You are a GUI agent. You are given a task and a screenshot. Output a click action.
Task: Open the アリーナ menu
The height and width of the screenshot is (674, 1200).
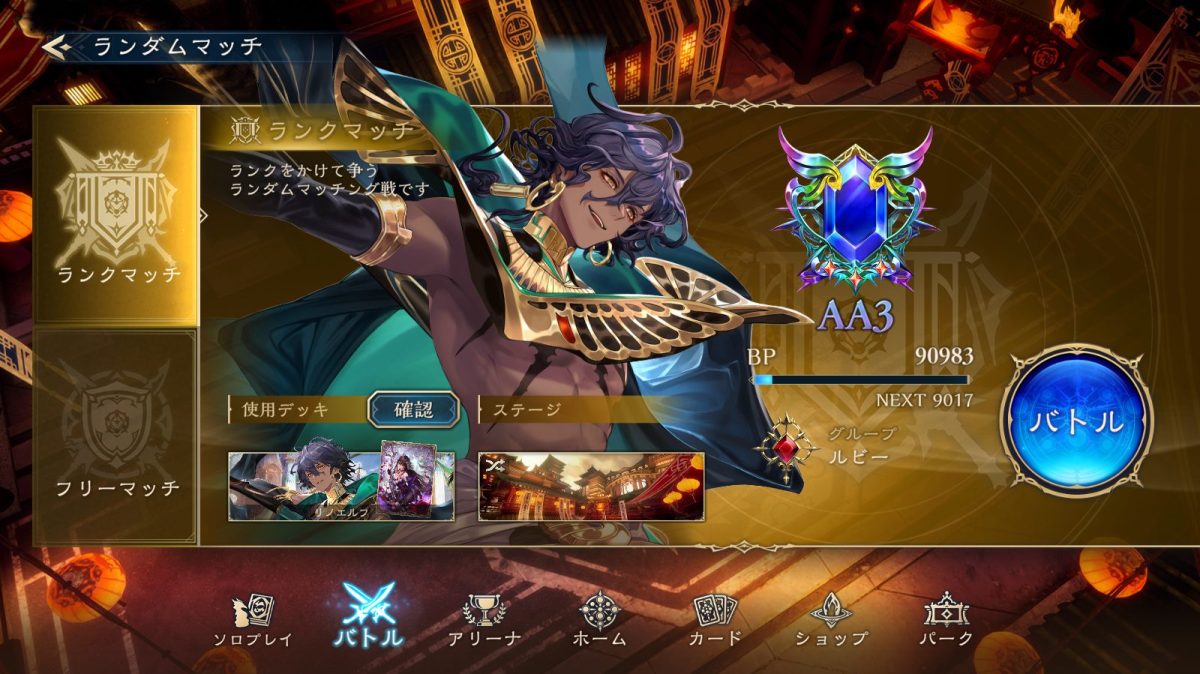click(x=485, y=619)
